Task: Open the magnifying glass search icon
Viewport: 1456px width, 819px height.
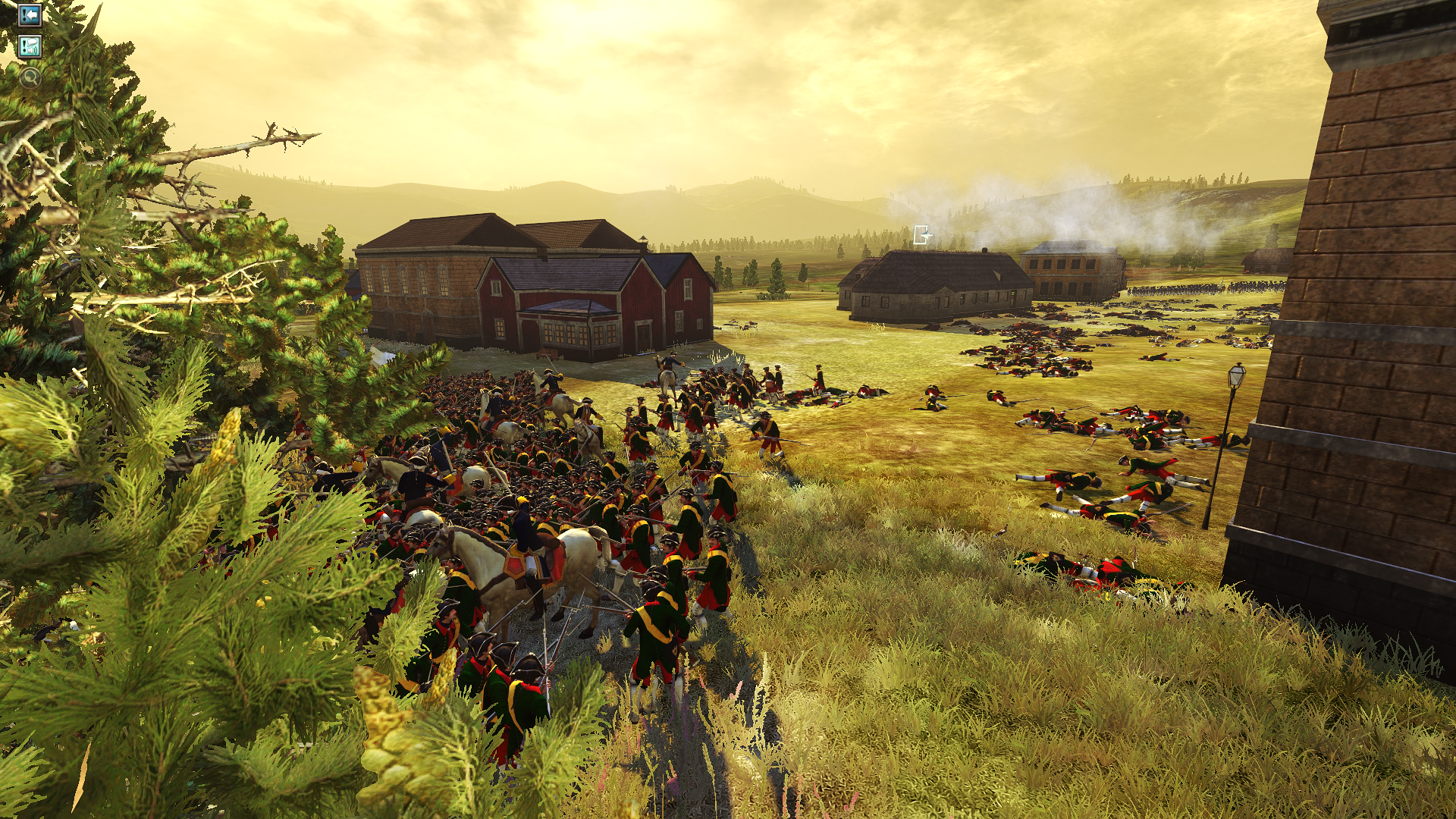Action: click(x=30, y=77)
